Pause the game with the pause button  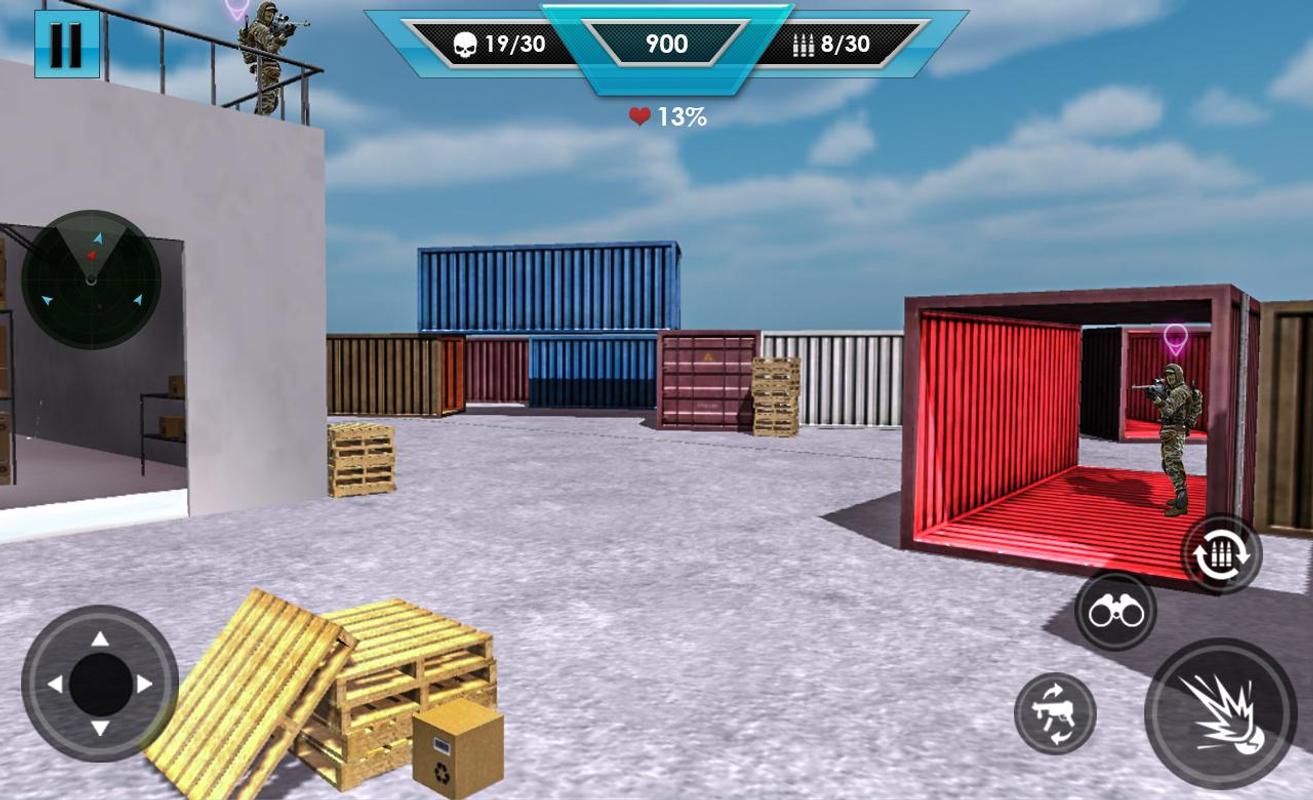pyautogui.click(x=67, y=44)
